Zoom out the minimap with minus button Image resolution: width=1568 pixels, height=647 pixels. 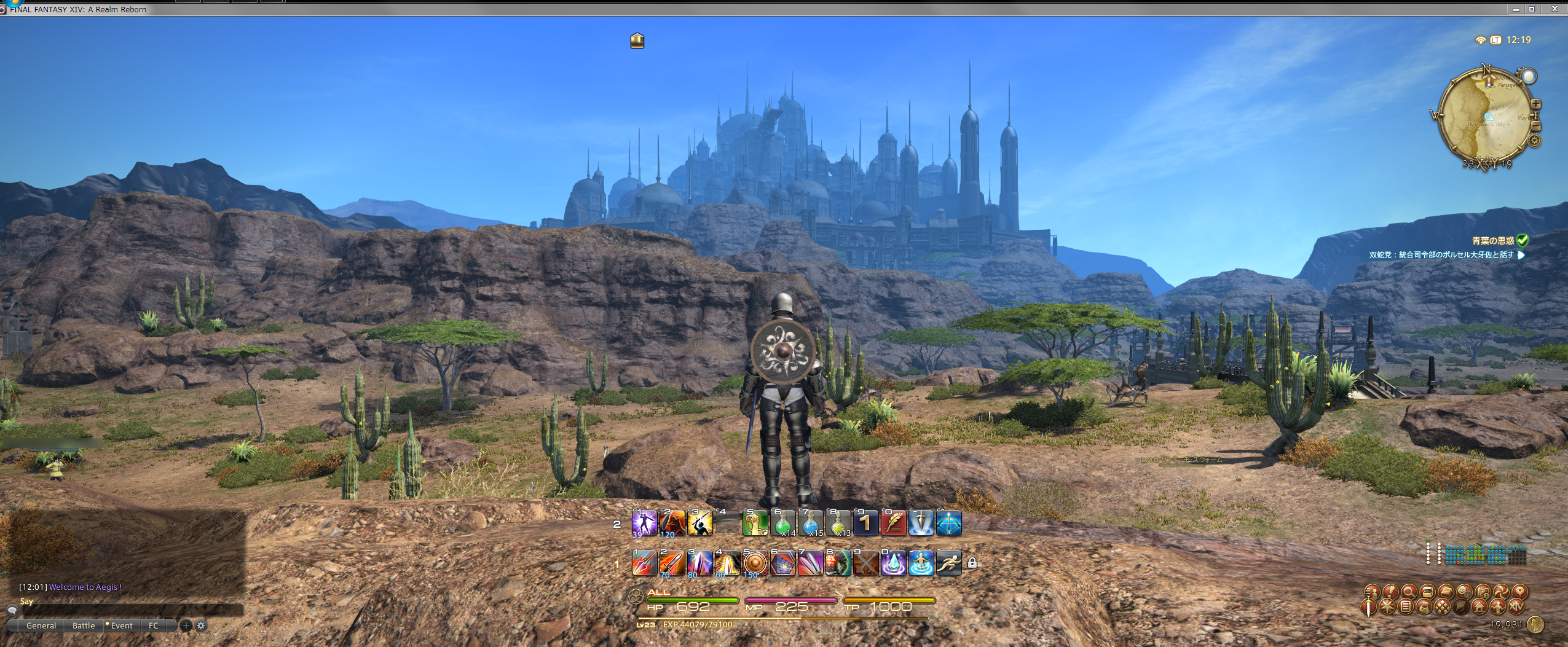[x=1536, y=126]
